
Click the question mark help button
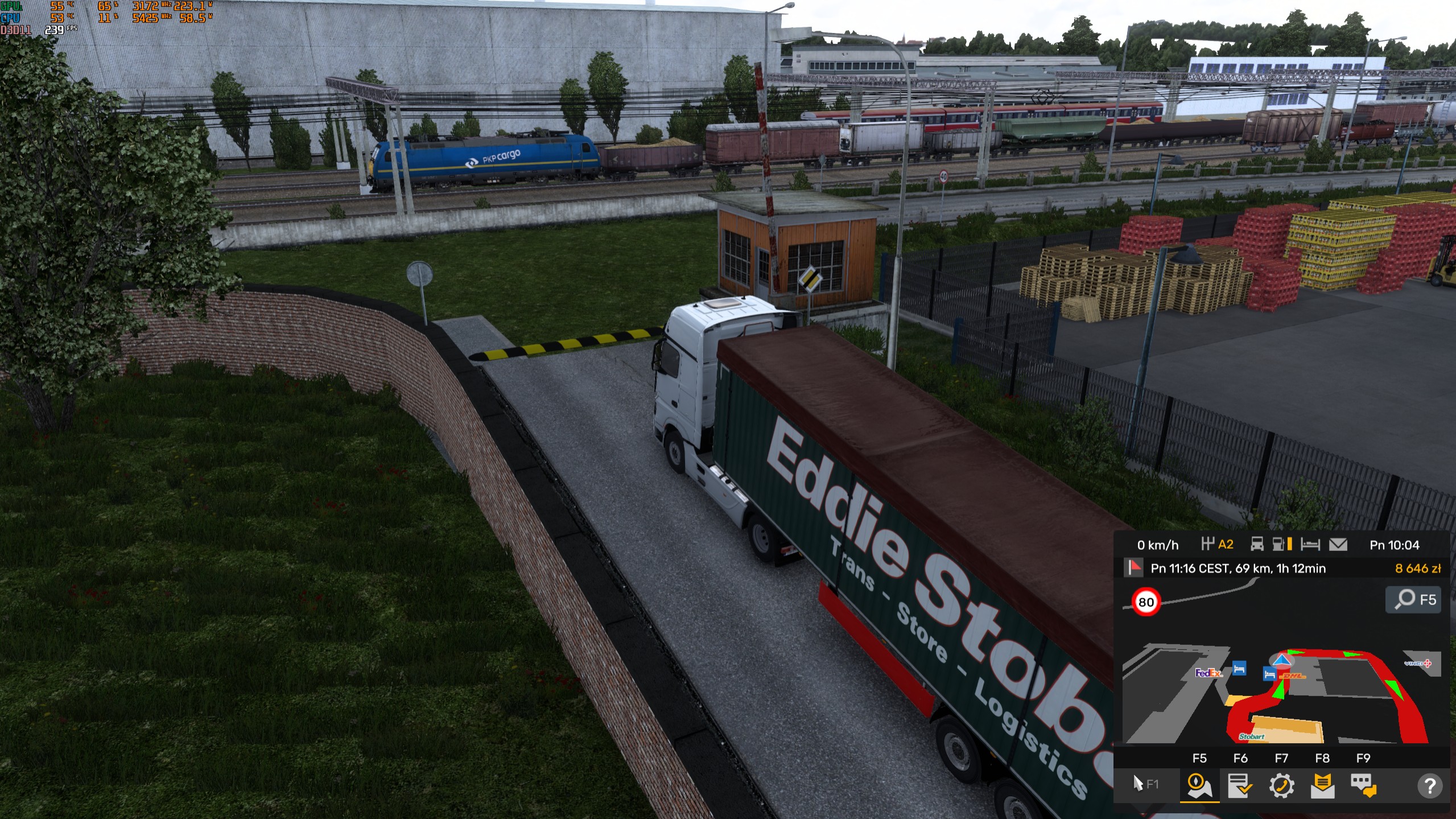1429,786
